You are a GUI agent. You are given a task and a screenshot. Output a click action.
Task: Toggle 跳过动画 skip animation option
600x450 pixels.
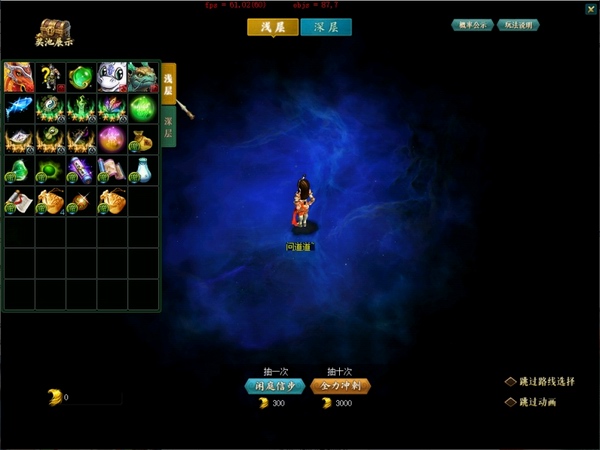[510, 402]
